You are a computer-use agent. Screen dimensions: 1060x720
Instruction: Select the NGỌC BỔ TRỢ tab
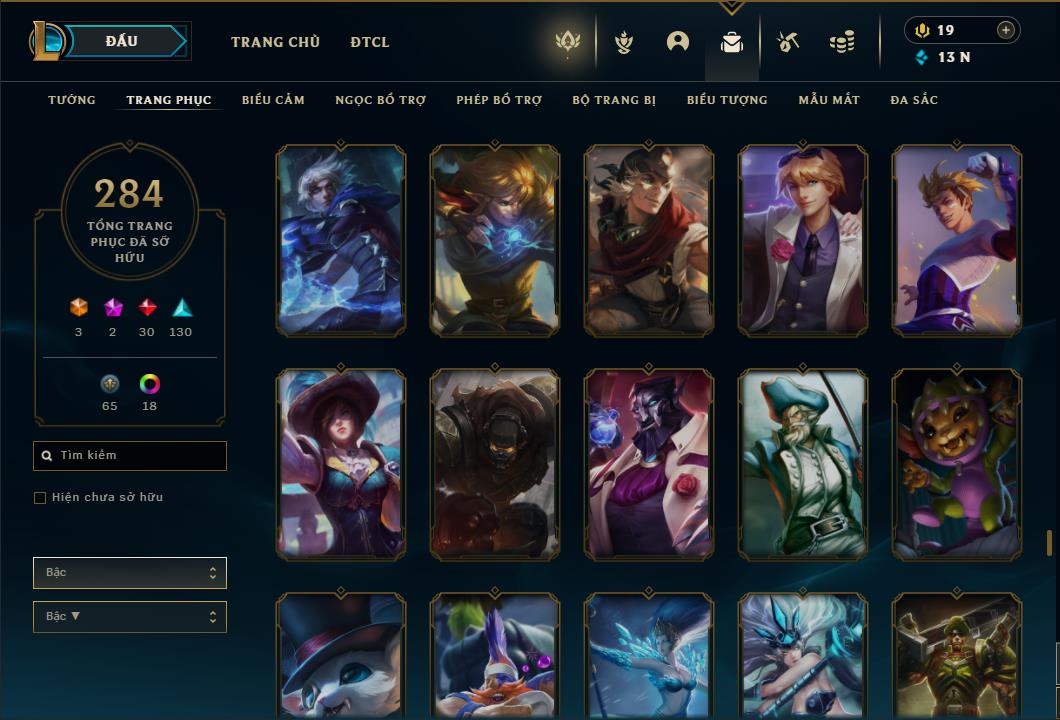point(380,100)
